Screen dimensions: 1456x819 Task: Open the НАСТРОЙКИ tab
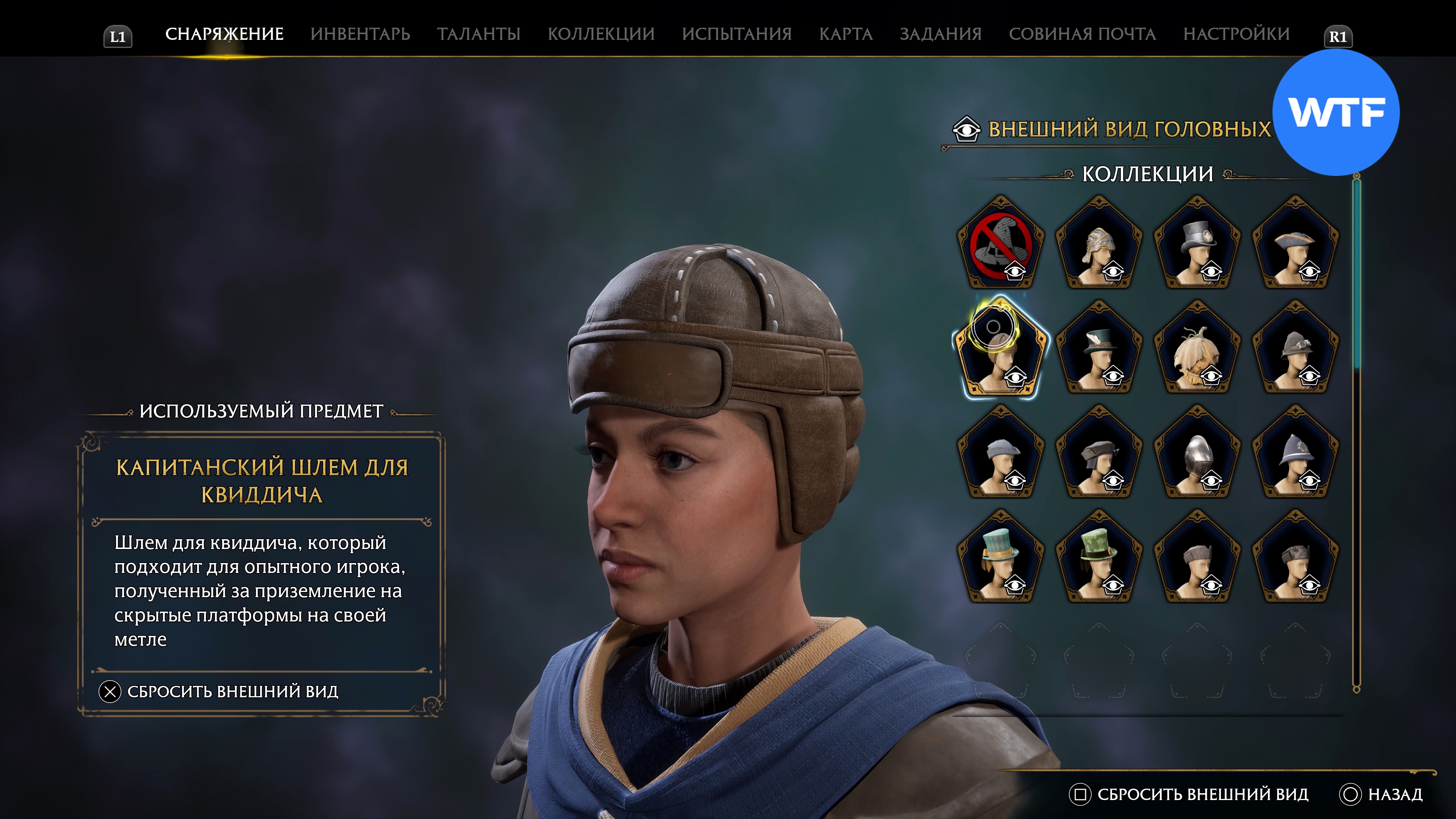coord(1236,34)
